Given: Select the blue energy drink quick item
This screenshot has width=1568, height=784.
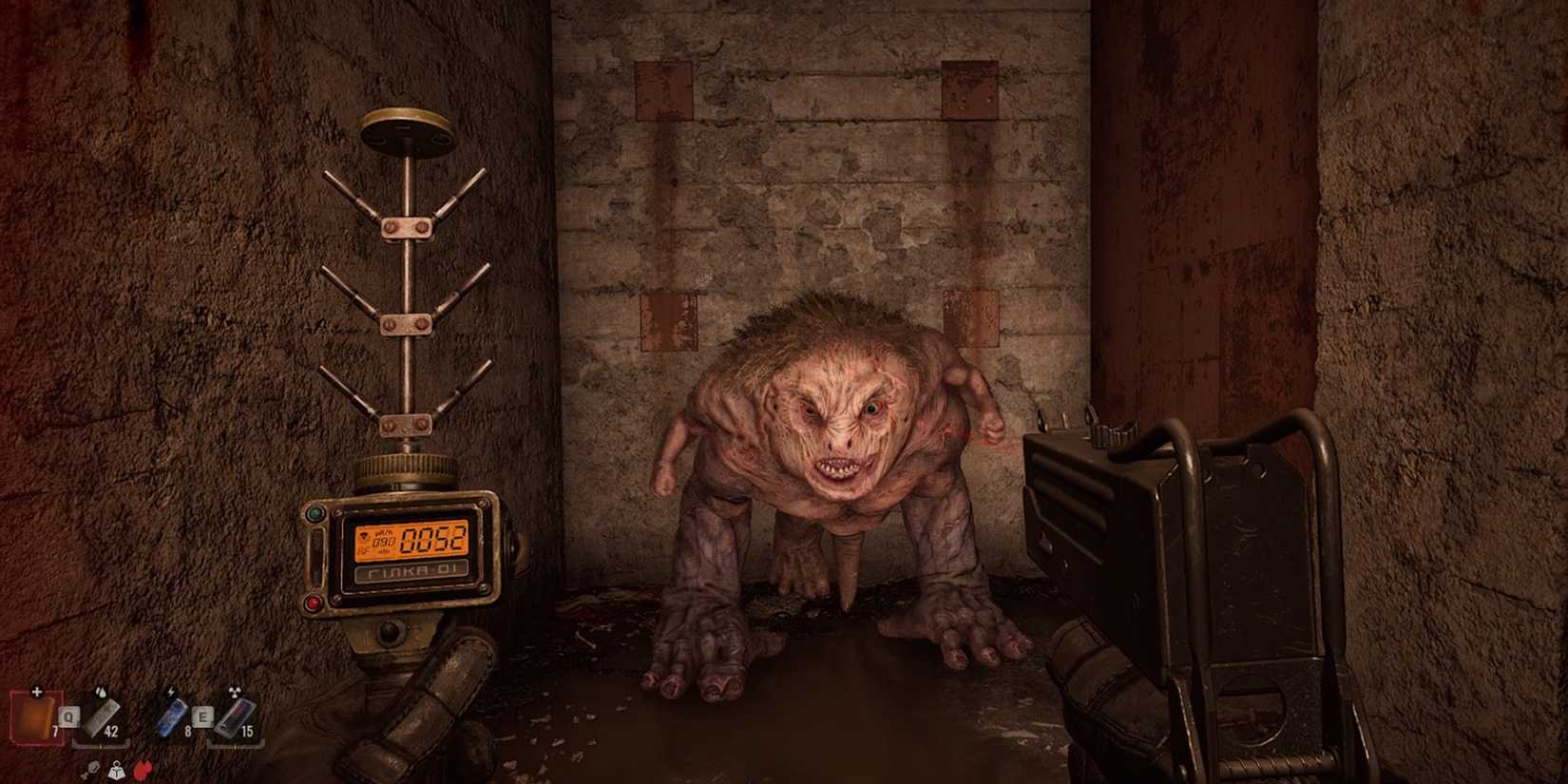Looking at the screenshot, I should (172, 718).
